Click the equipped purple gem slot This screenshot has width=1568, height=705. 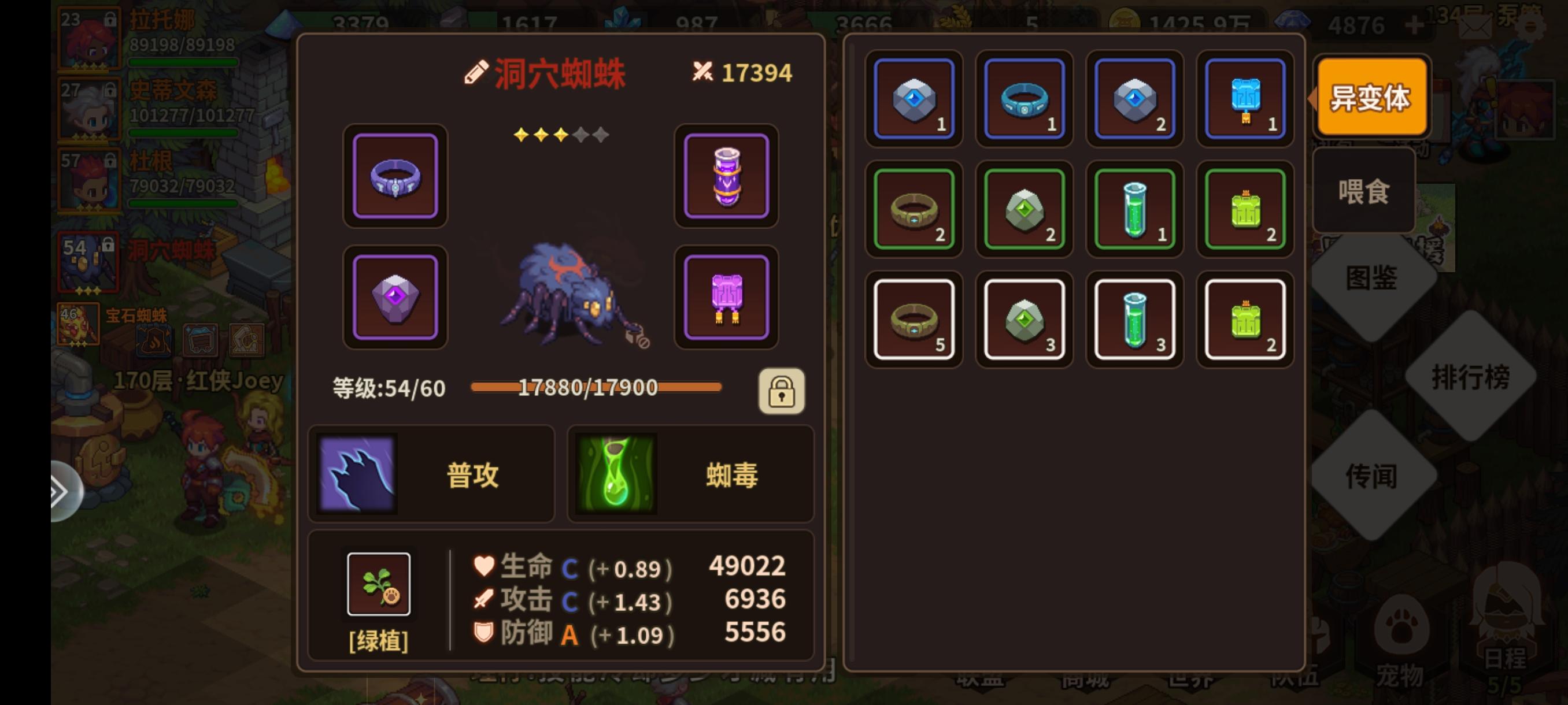394,298
